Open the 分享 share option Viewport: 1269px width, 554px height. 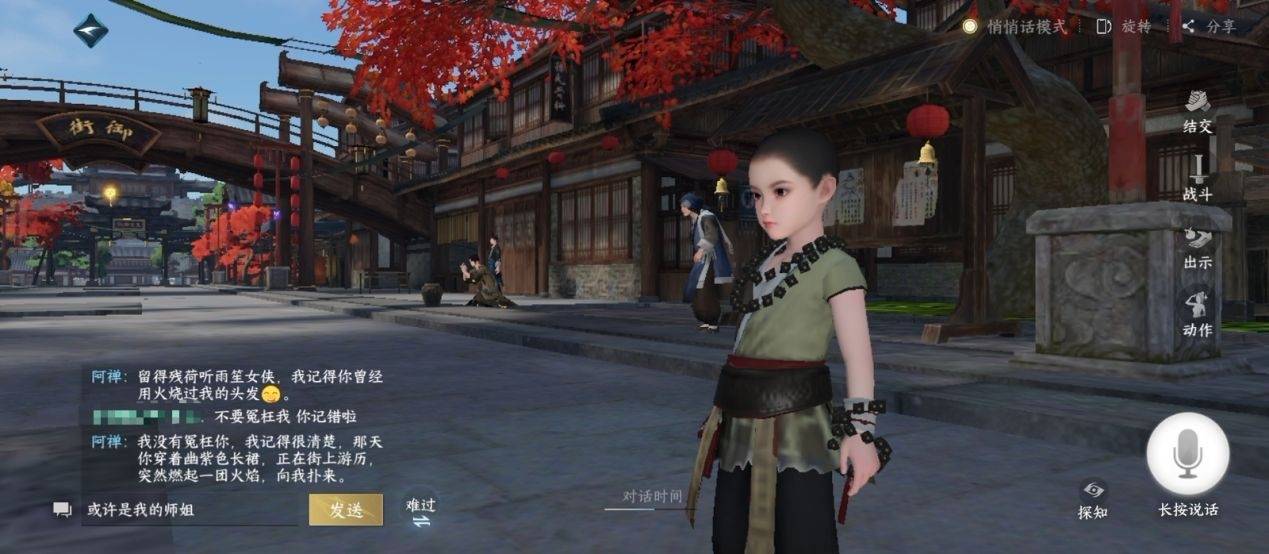tap(1210, 27)
